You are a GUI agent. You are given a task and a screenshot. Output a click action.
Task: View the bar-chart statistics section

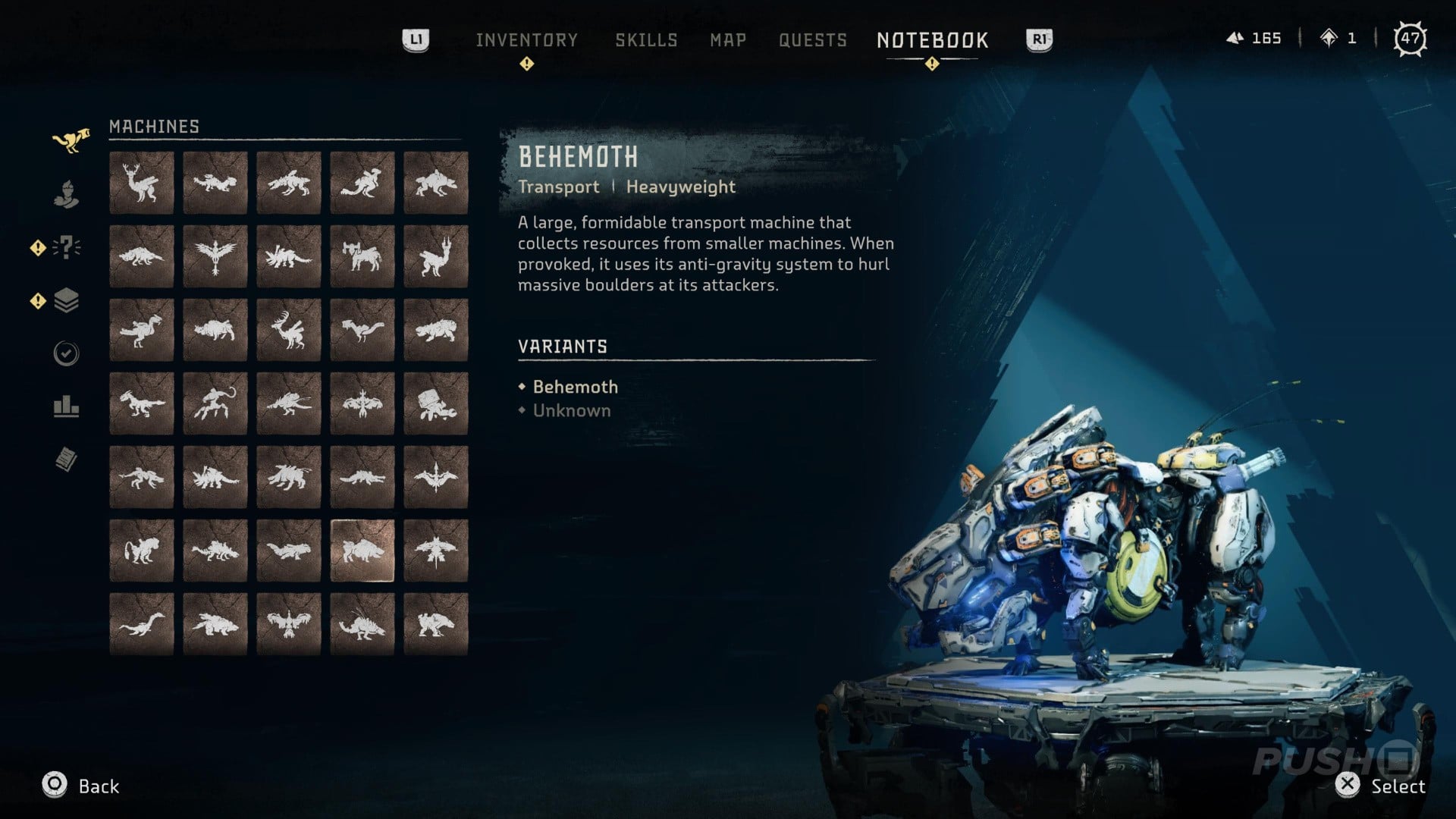pyautogui.click(x=67, y=408)
